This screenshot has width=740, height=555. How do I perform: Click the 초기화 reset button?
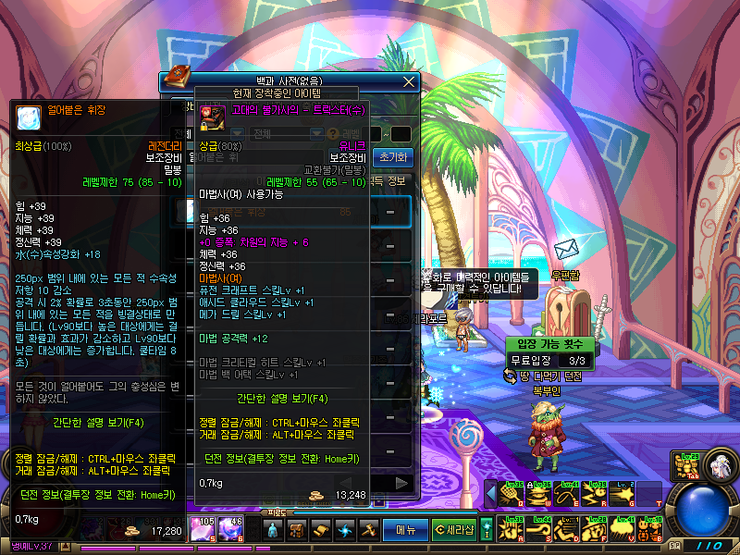[x=392, y=157]
